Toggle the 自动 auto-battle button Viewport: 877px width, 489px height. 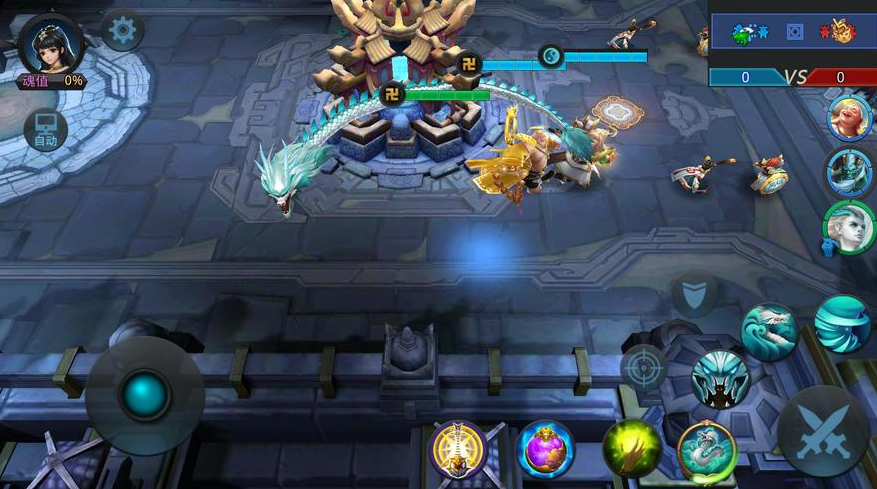click(46, 131)
